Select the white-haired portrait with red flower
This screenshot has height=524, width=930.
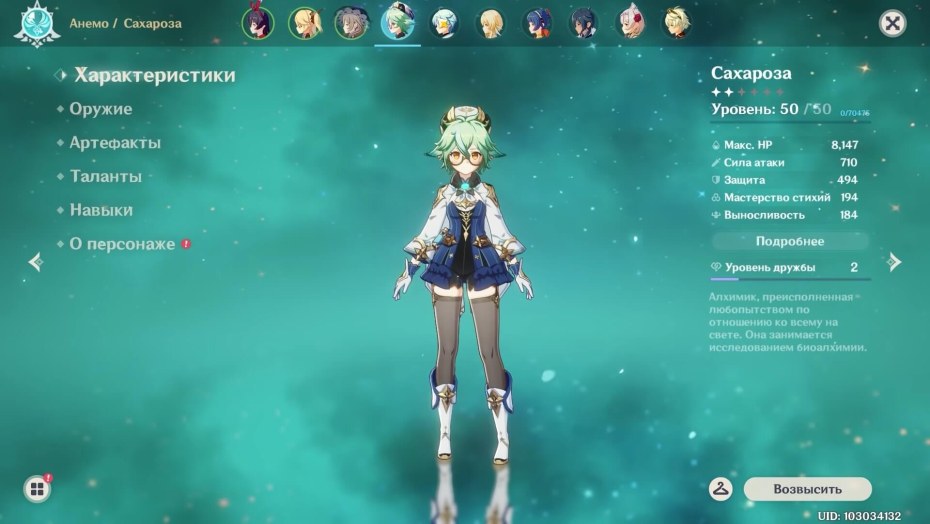pyautogui.click(x=630, y=23)
